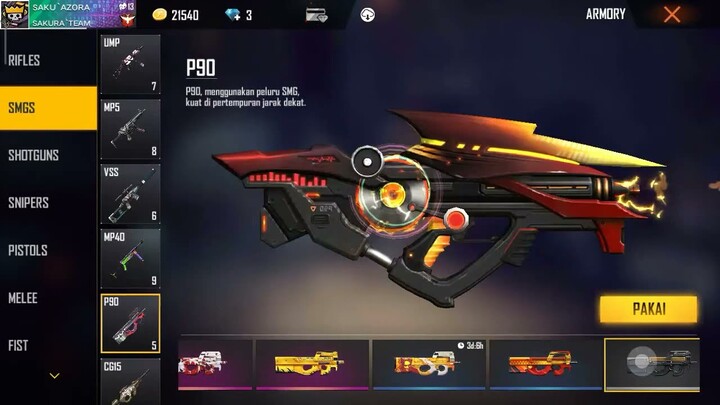
Task: Open the gold coins balance
Action: [x=175, y=15]
